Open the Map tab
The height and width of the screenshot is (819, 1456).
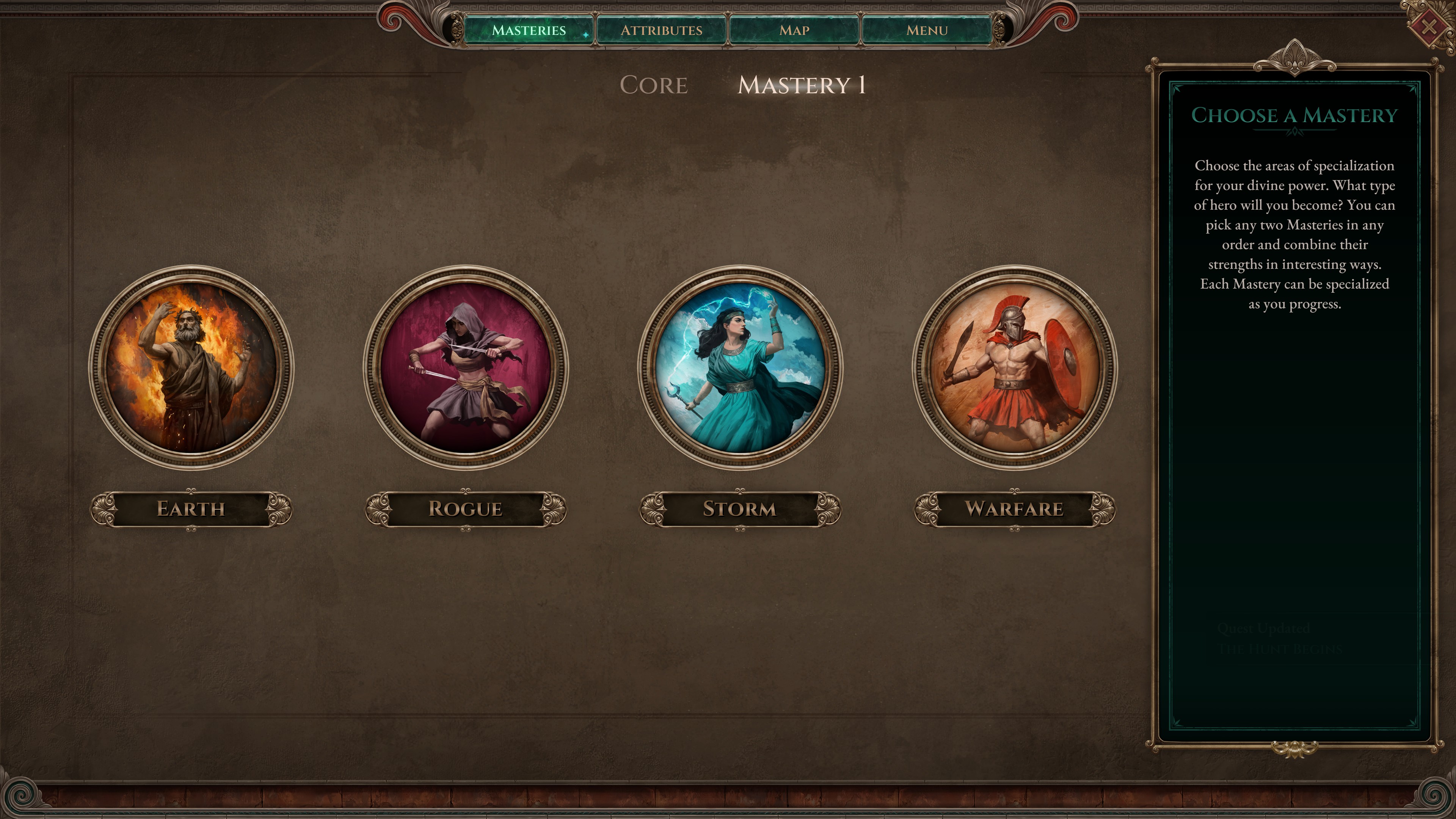795,30
